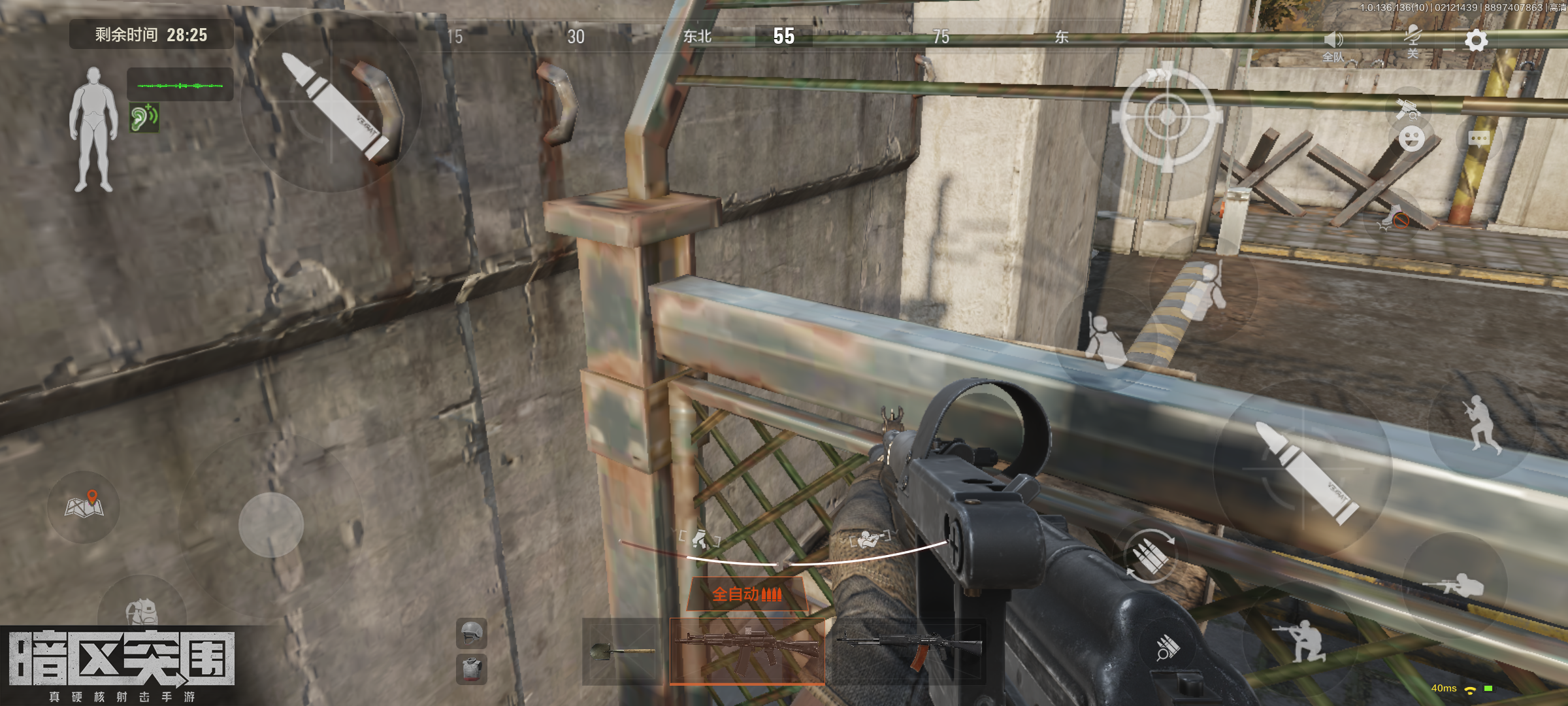
Task: Toggle the muted microphone icon
Action: click(x=1413, y=39)
